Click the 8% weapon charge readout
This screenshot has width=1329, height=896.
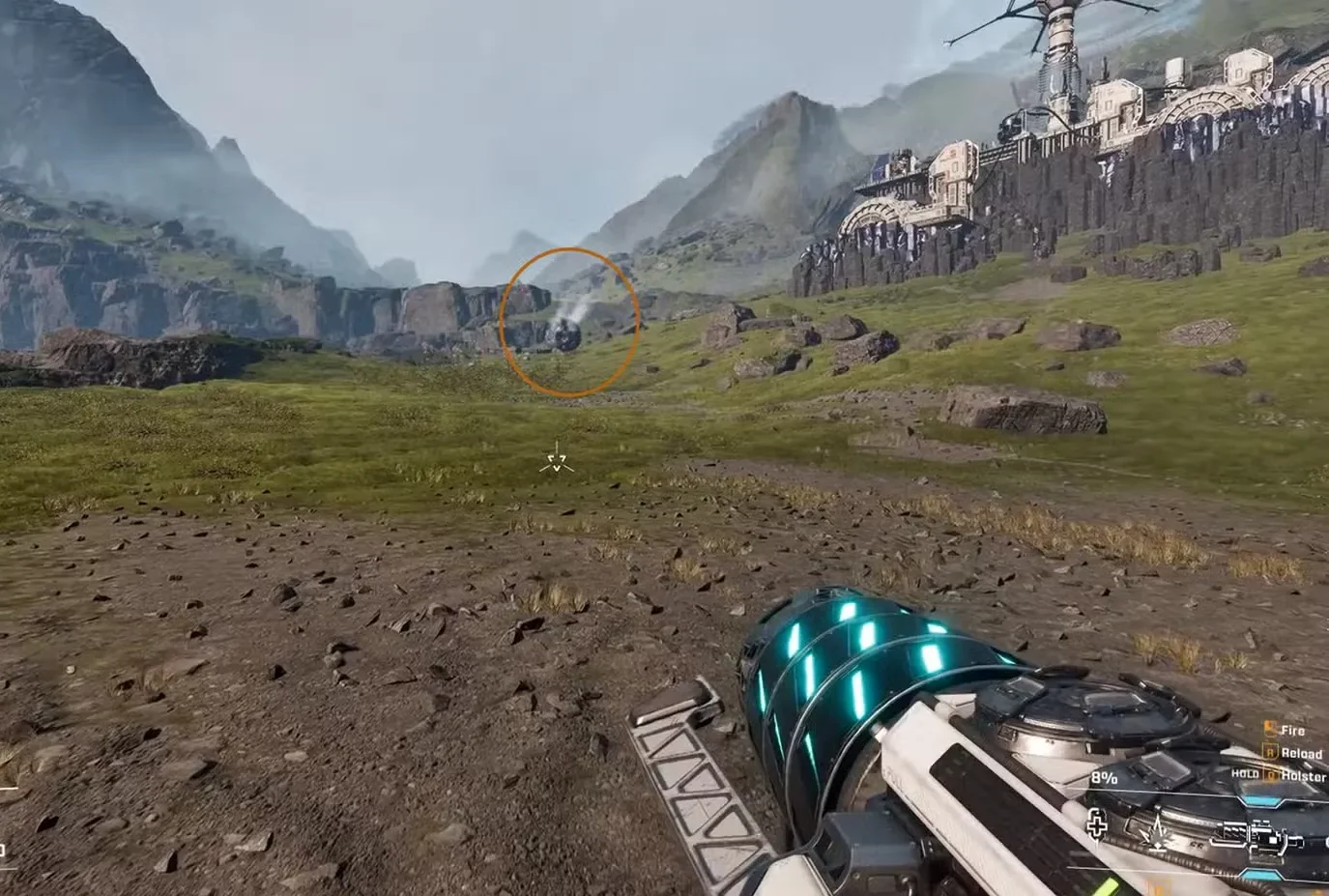click(1104, 777)
